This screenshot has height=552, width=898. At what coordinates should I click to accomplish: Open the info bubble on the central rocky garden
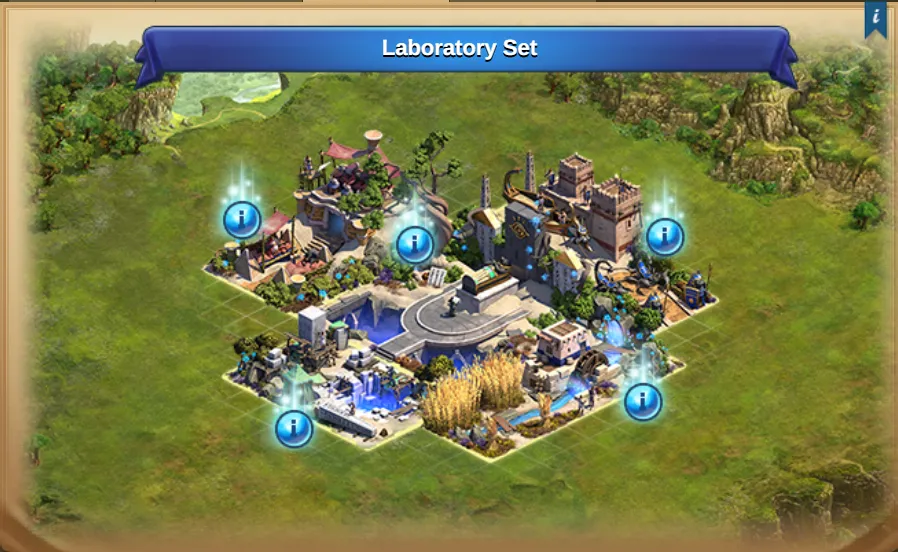415,244
